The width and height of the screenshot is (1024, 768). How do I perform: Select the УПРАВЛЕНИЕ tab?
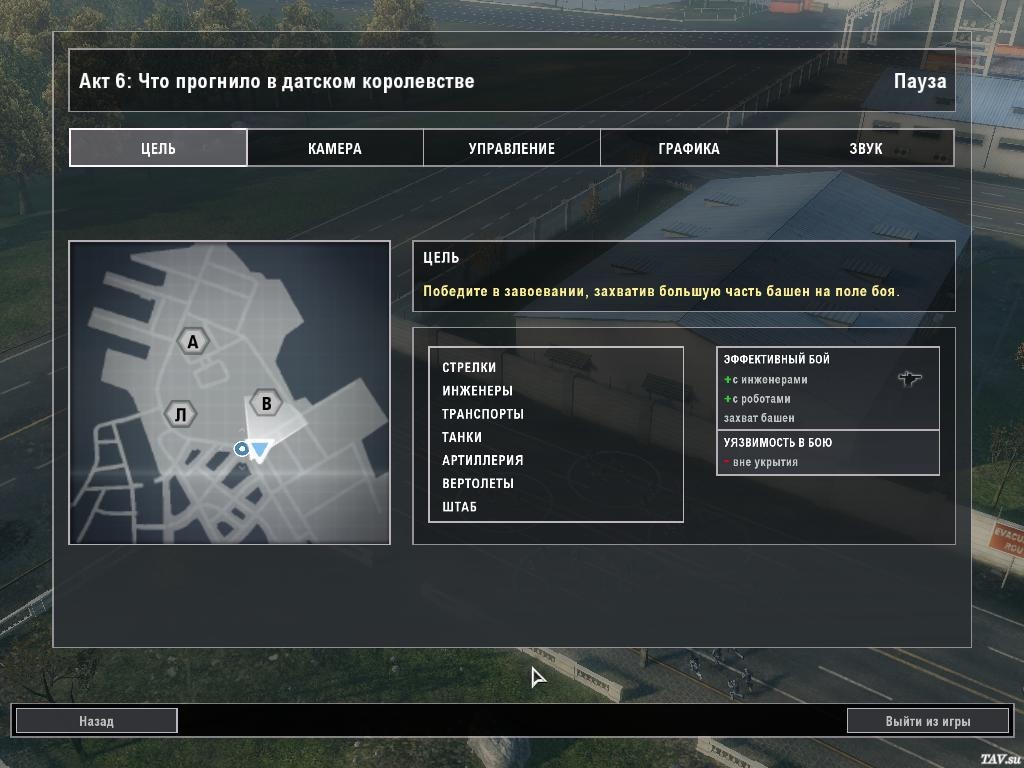[512, 148]
